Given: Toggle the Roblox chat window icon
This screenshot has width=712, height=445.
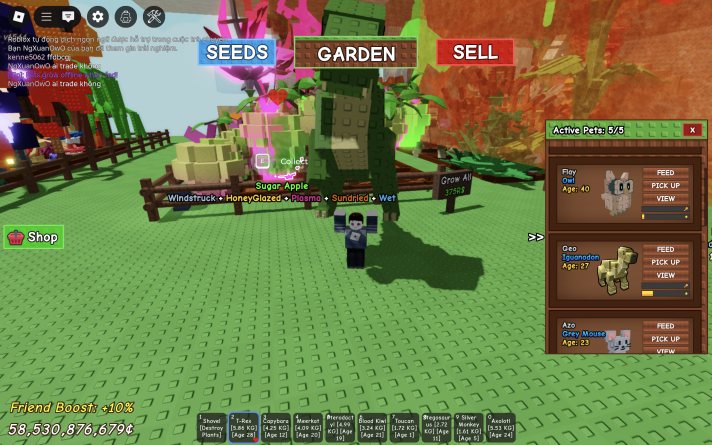Looking at the screenshot, I should [69, 16].
